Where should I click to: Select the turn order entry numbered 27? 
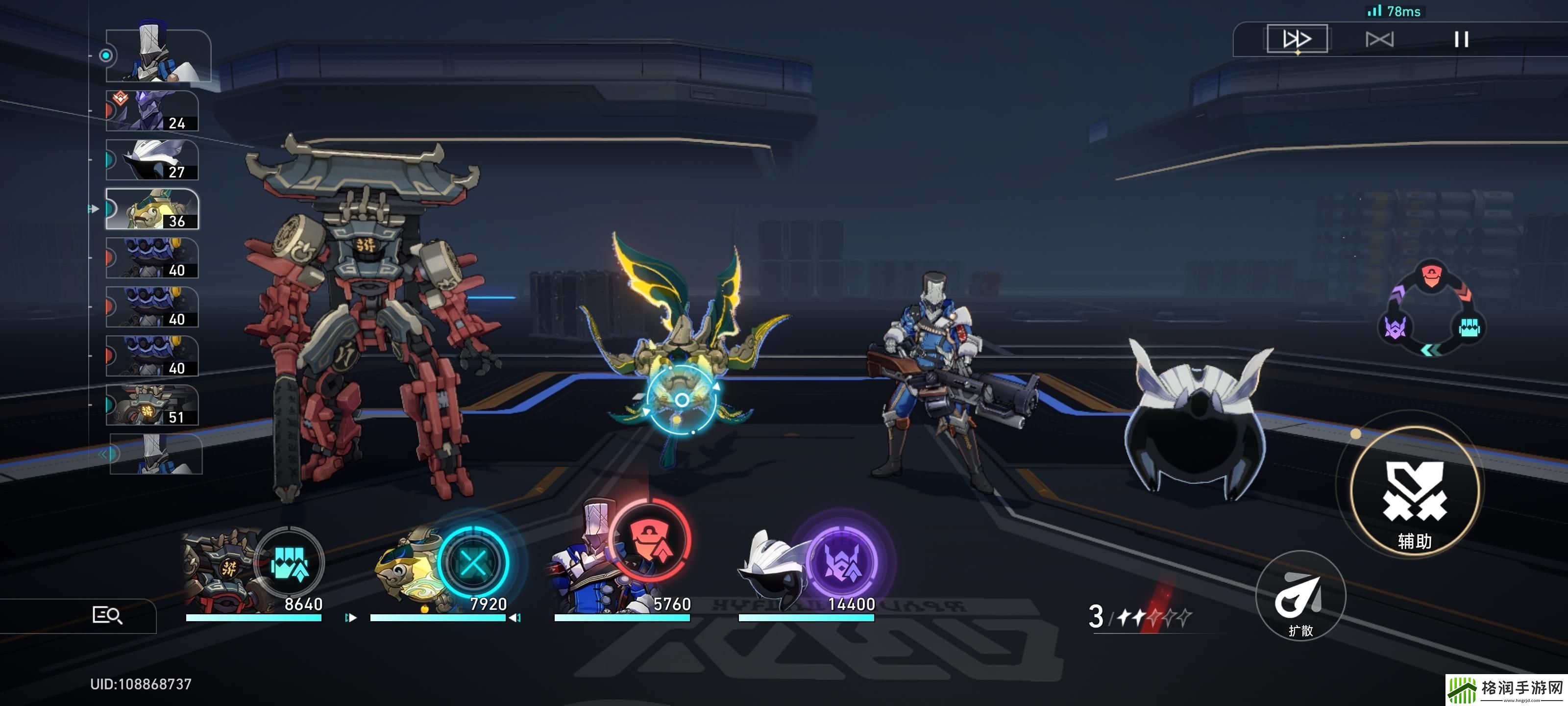click(152, 160)
